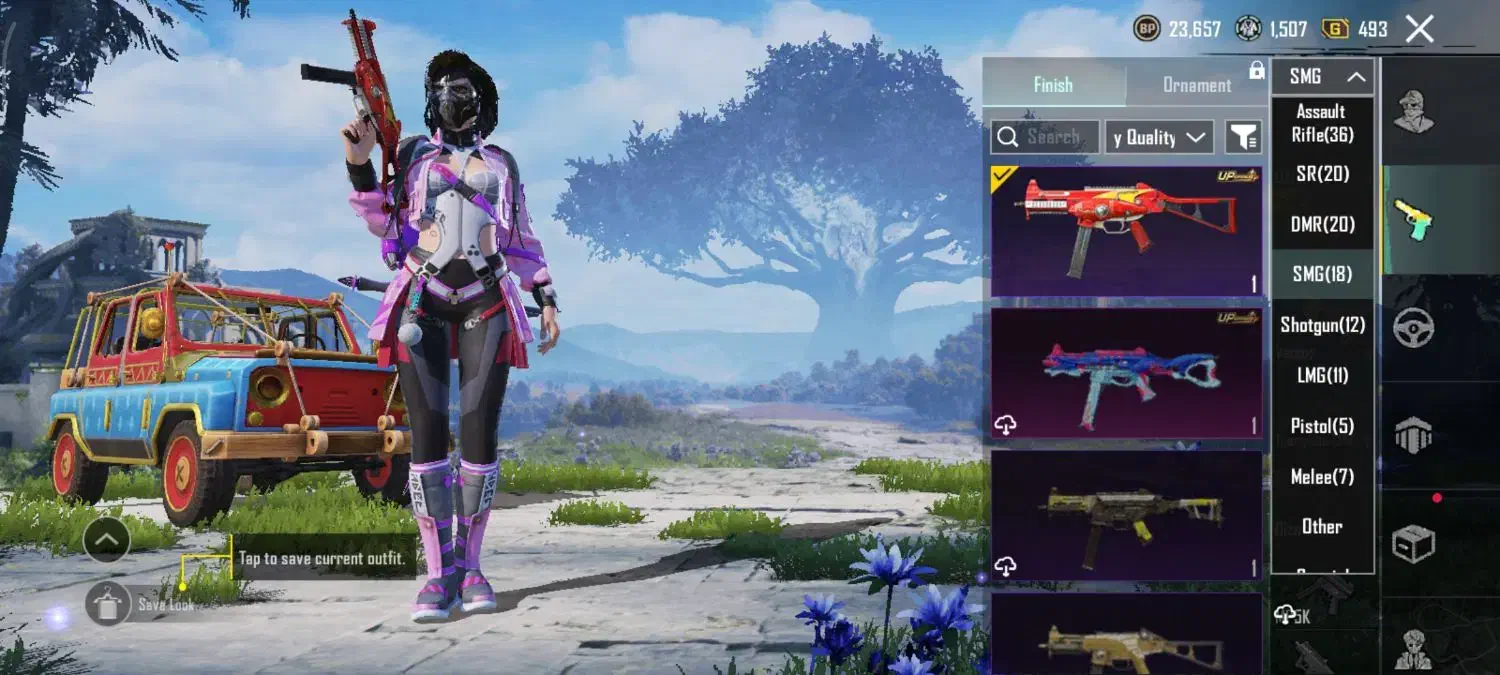Collapse the SMG category dropdown
The height and width of the screenshot is (675, 1500).
coord(1322,77)
